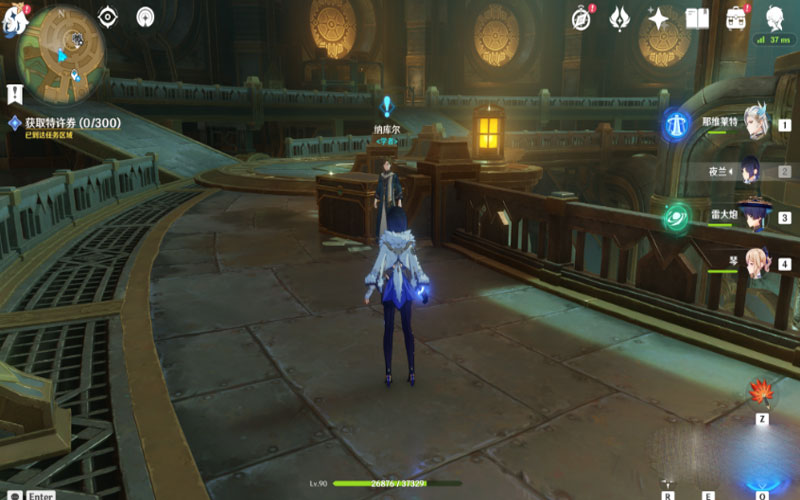Screen dimensions: 800x500
Task: Select the 获取特许券 quest tracker
Action: point(62,123)
